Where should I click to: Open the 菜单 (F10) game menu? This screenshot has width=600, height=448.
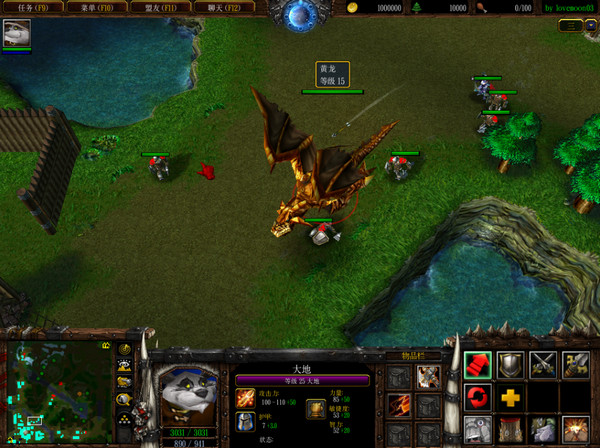[97, 7]
